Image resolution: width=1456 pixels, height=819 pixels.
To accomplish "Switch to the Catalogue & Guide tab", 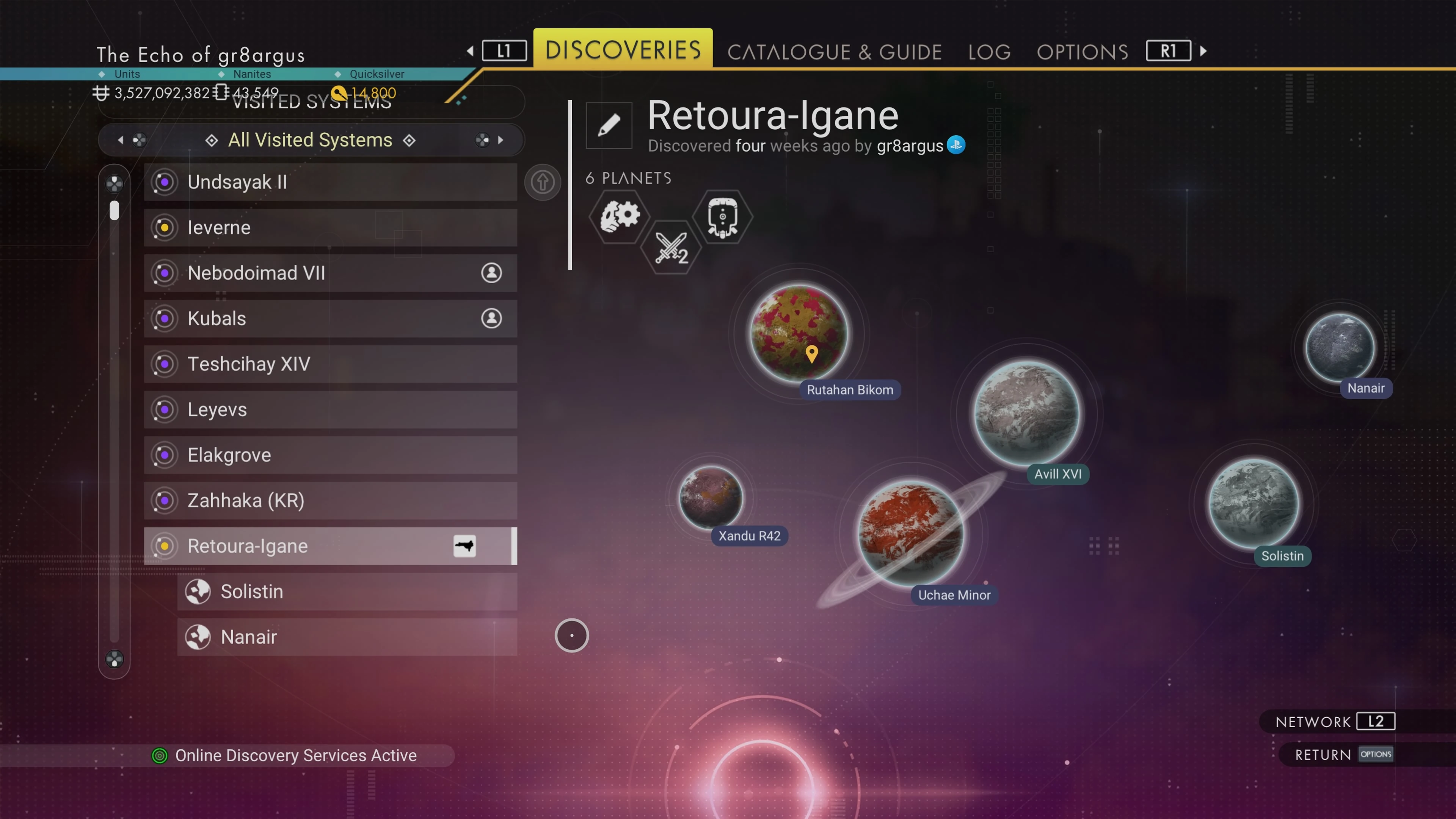I will click(834, 52).
